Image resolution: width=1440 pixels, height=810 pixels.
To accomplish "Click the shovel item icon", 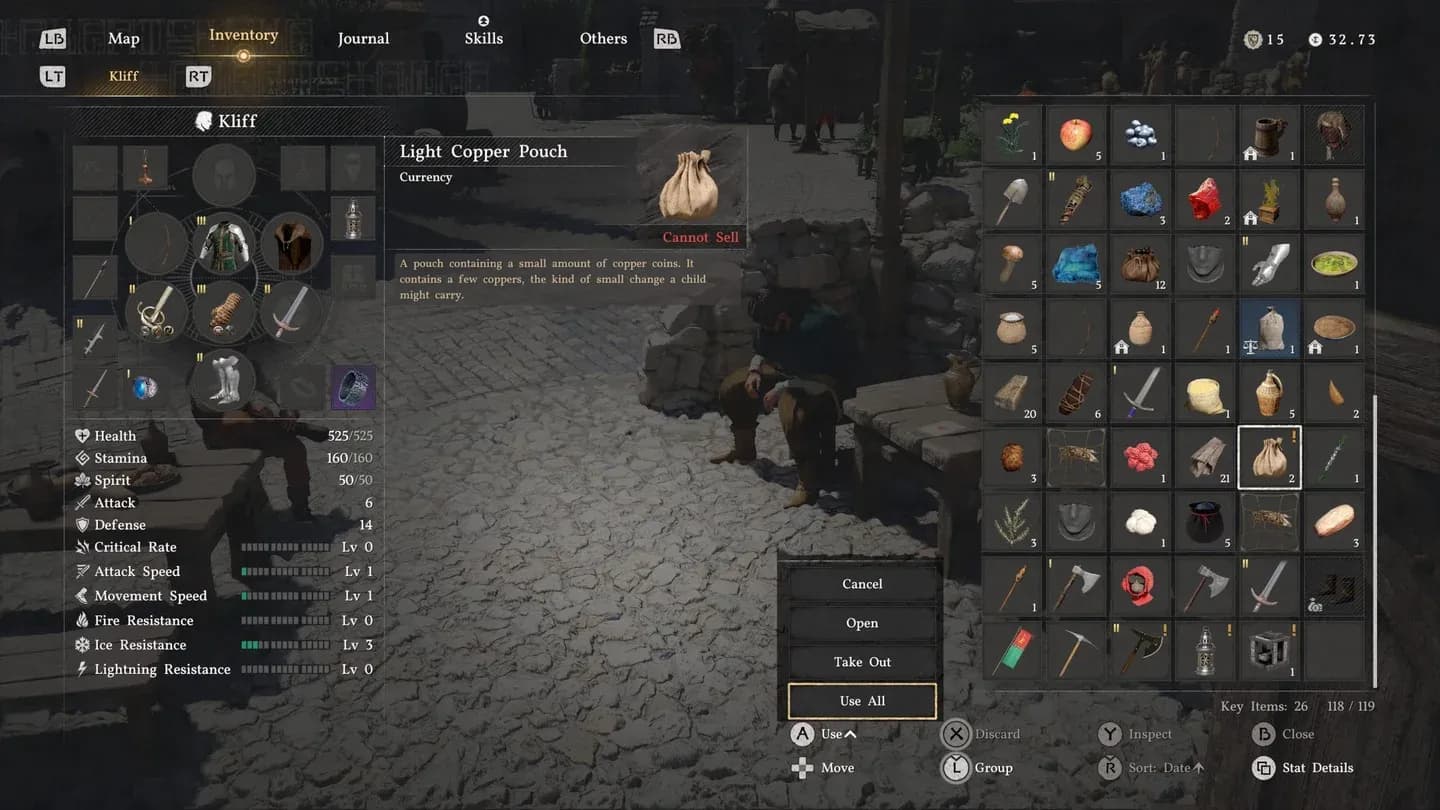I will click(1012, 199).
